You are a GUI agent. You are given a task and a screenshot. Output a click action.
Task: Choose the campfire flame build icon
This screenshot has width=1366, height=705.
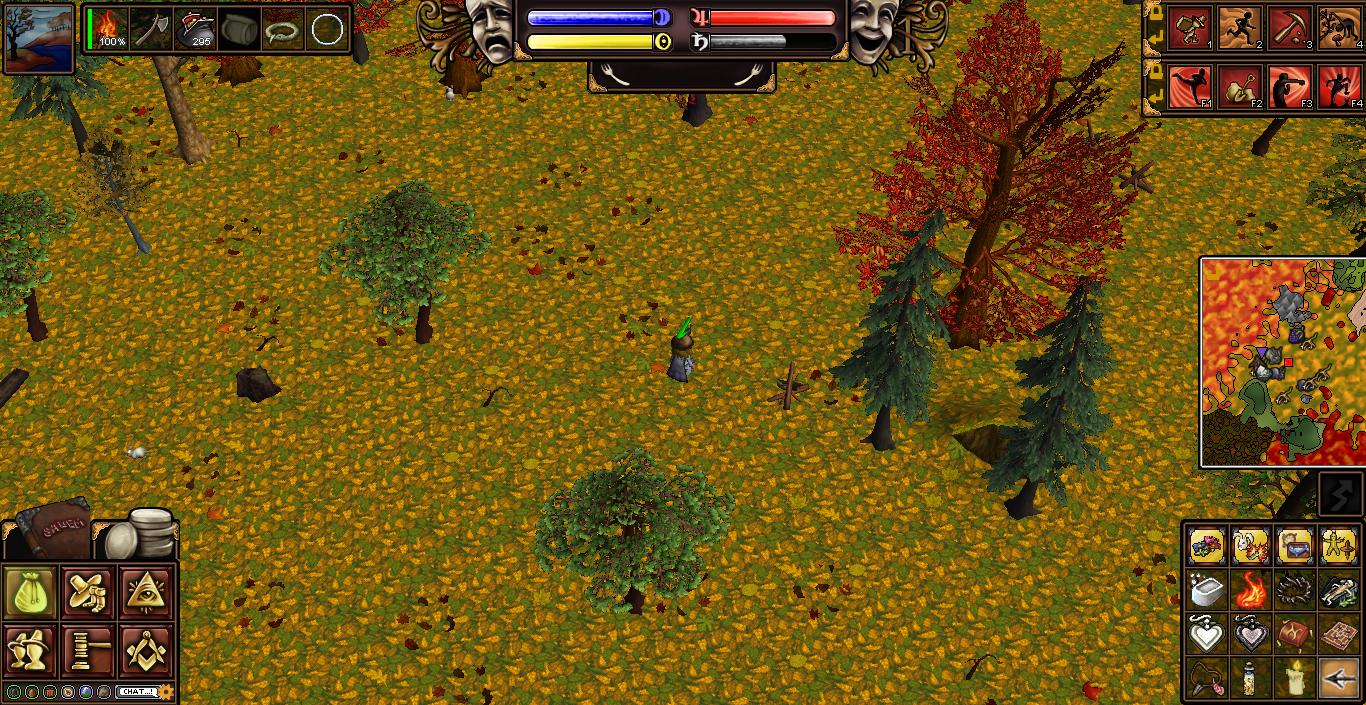click(x=1251, y=590)
